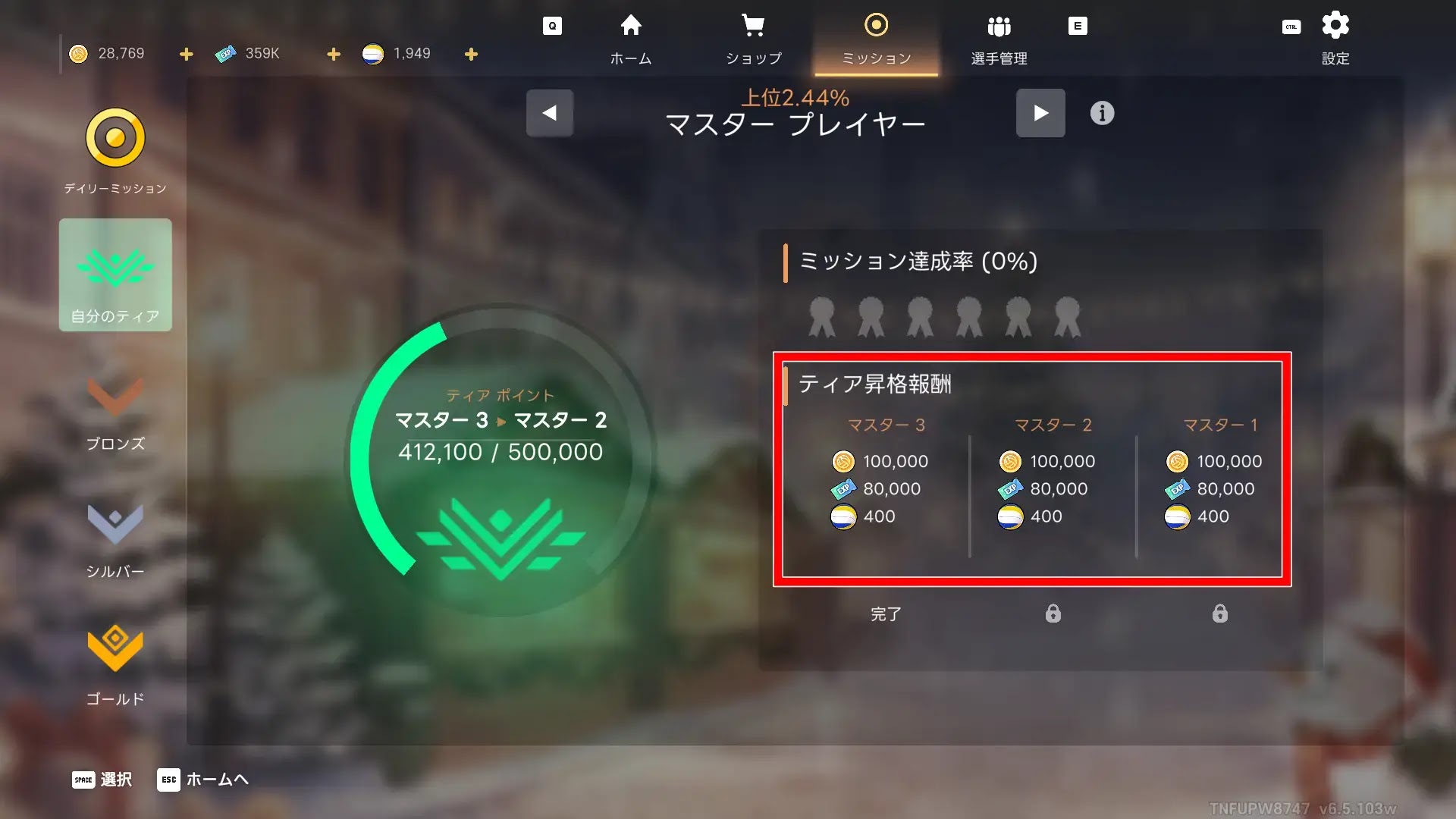Viewport: 1456px width, 819px height.
Task: Click the right arrow to view next tier
Action: tap(1040, 112)
